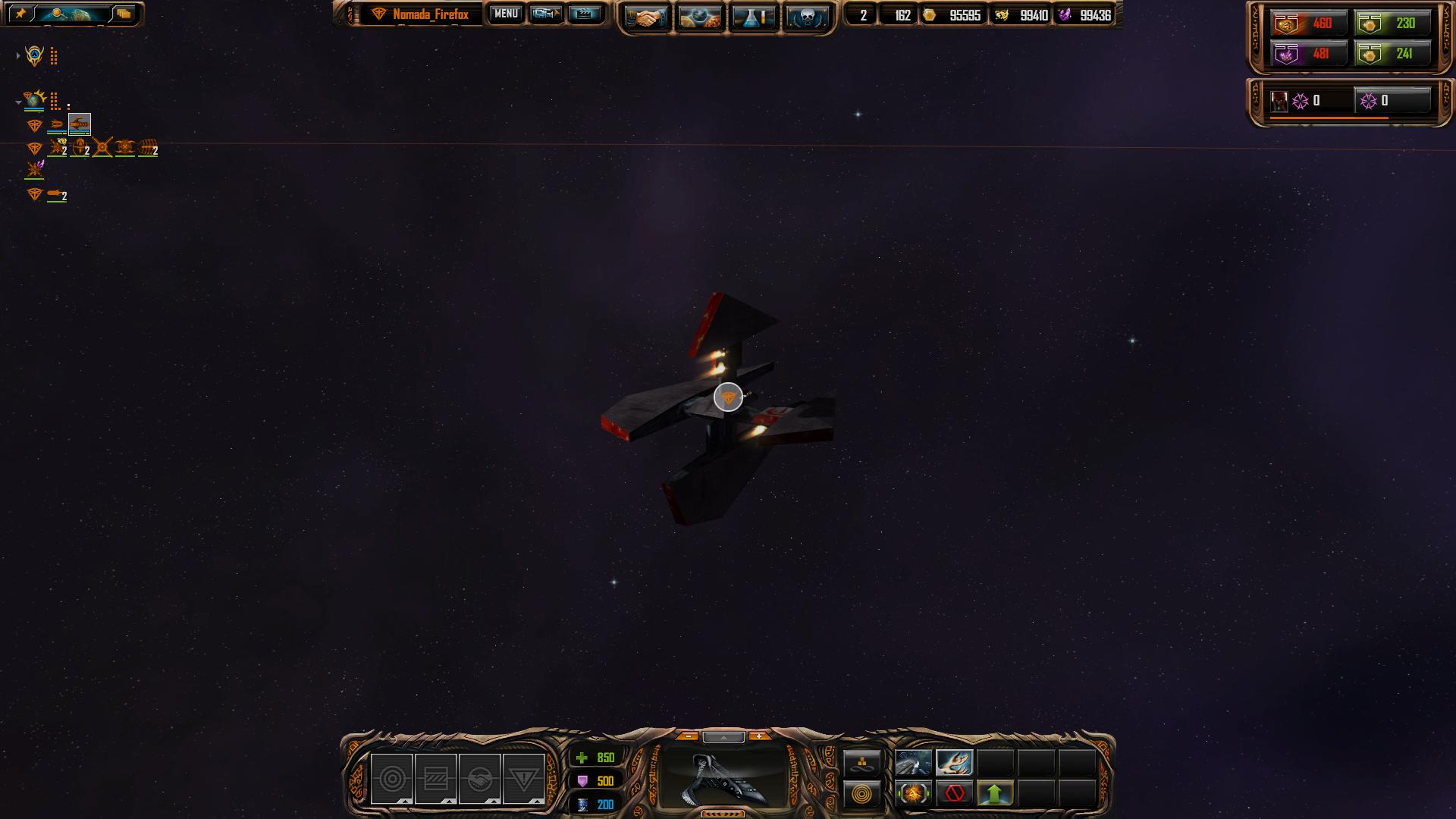The width and height of the screenshot is (1456, 819).
Task: Open the research flask screen
Action: 752,17
